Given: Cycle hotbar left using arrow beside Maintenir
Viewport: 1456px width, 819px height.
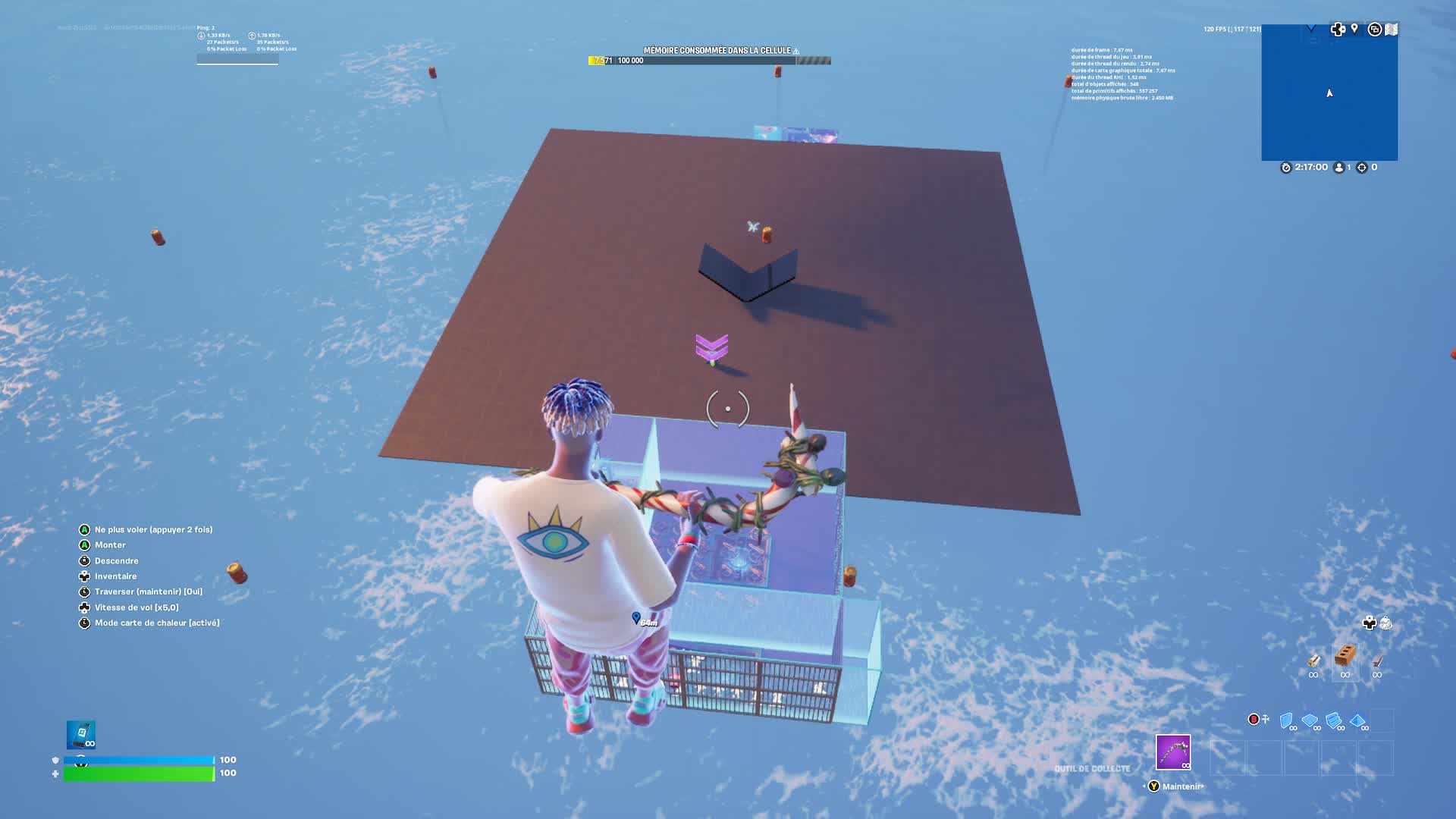Looking at the screenshot, I should click(1145, 786).
